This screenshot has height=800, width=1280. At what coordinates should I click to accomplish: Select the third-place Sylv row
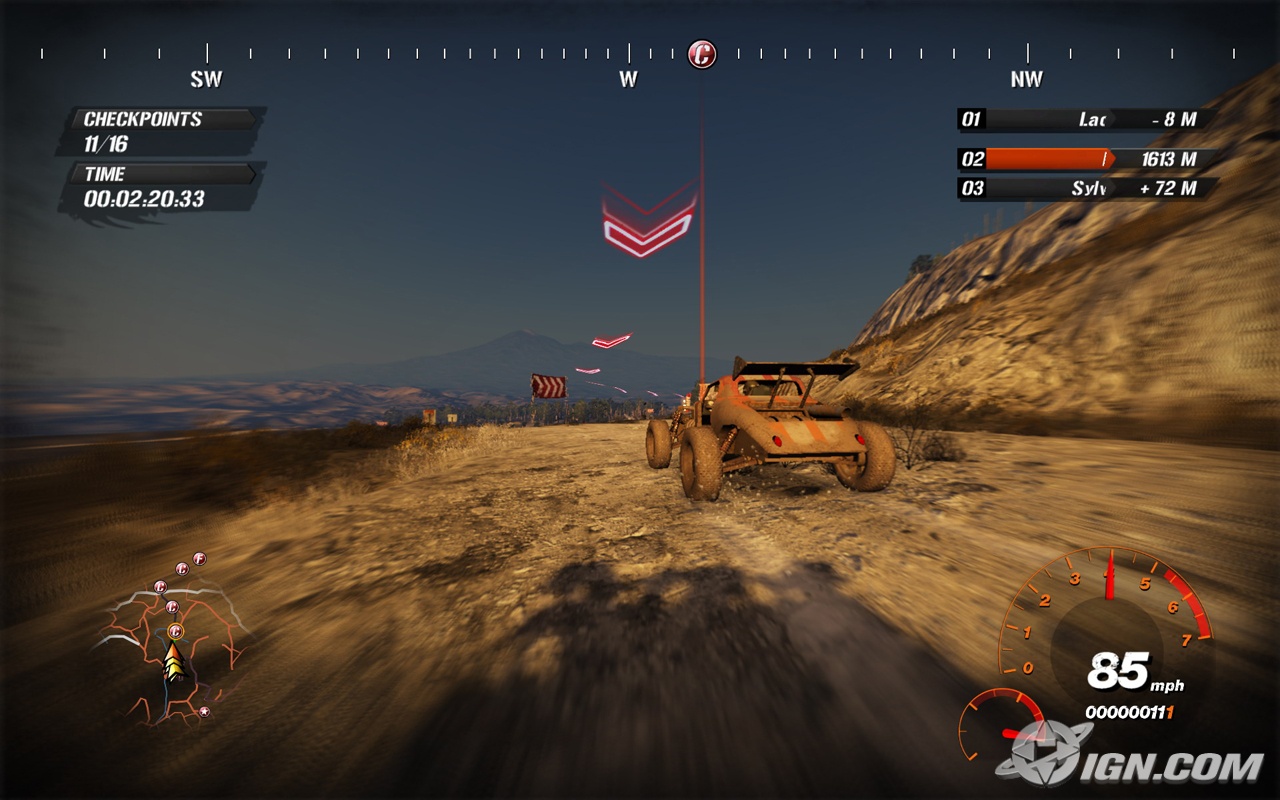point(1088,188)
